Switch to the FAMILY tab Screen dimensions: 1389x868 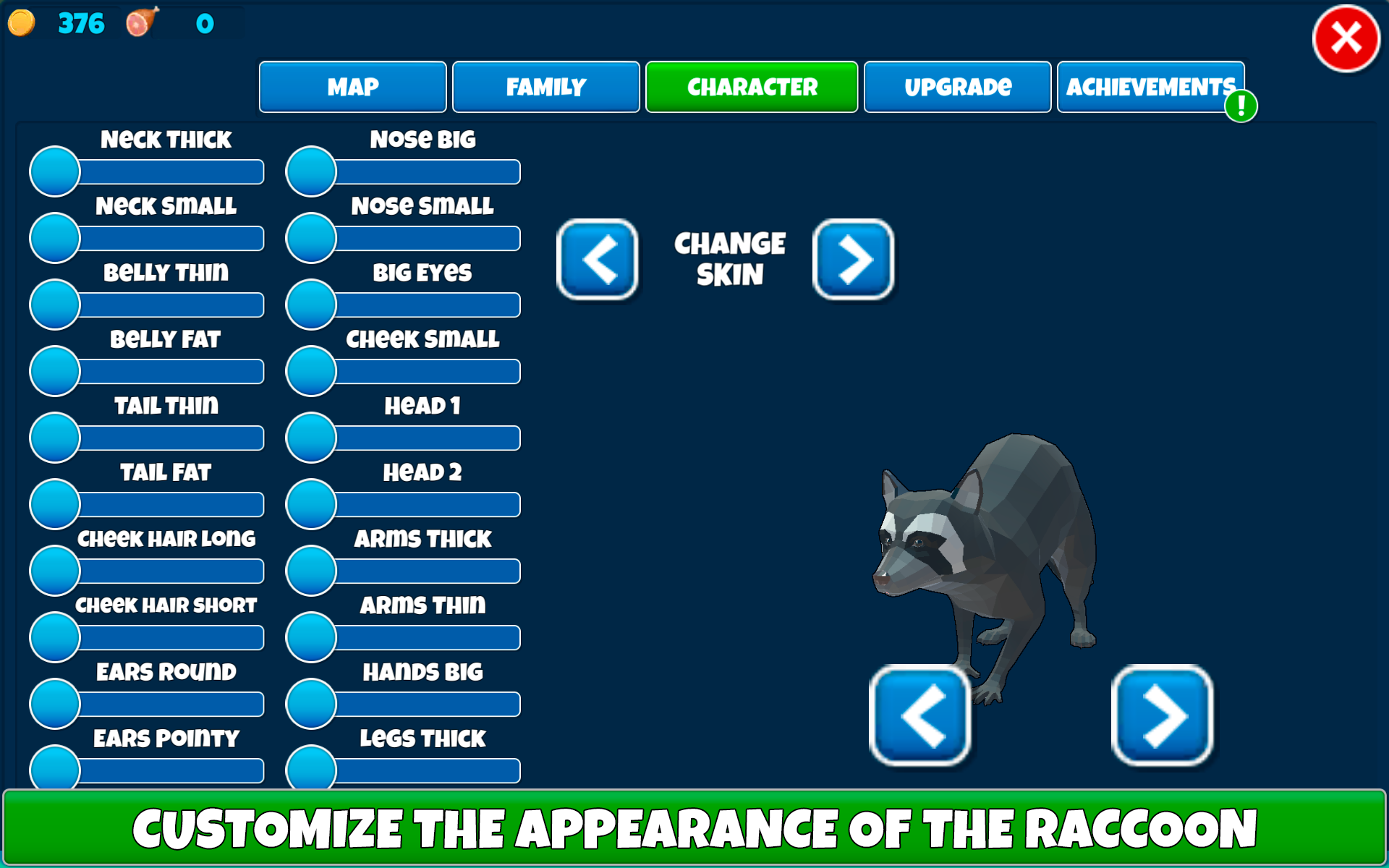pos(545,86)
